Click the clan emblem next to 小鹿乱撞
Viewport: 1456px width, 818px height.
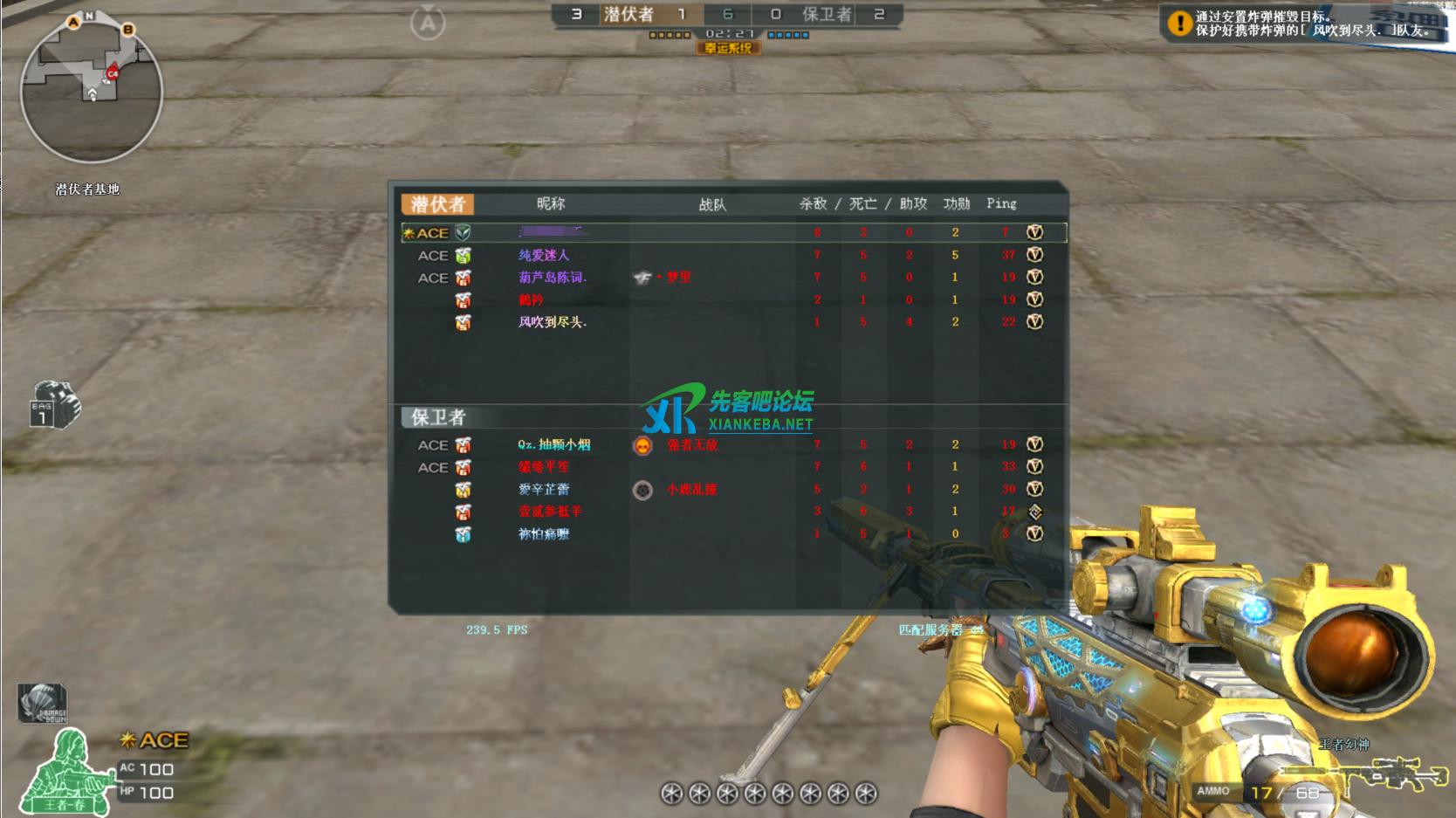tap(643, 490)
